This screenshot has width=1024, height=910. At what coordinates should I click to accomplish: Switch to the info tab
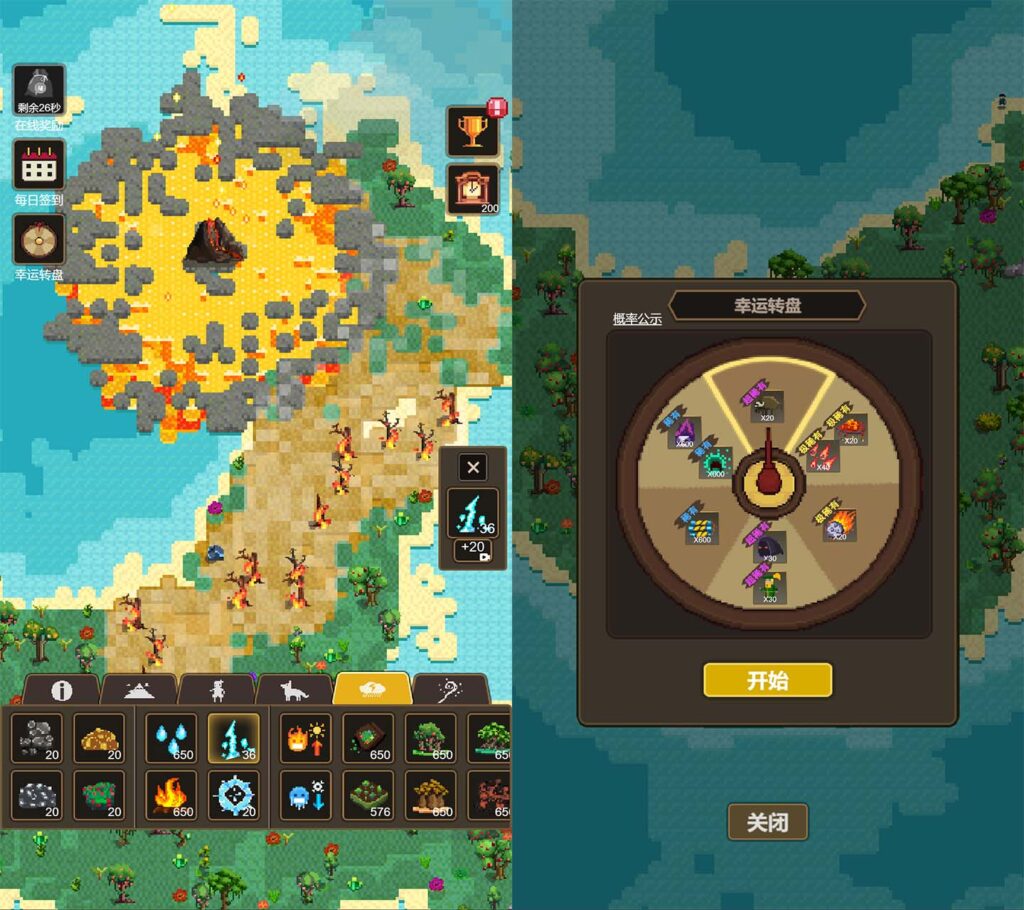[61, 690]
